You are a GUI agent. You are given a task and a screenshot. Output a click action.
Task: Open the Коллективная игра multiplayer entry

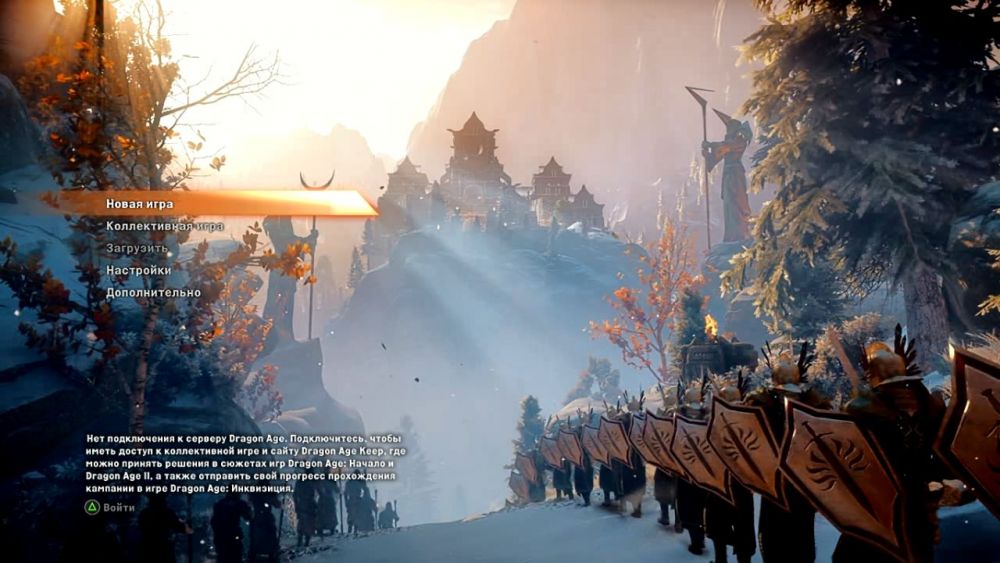click(165, 226)
